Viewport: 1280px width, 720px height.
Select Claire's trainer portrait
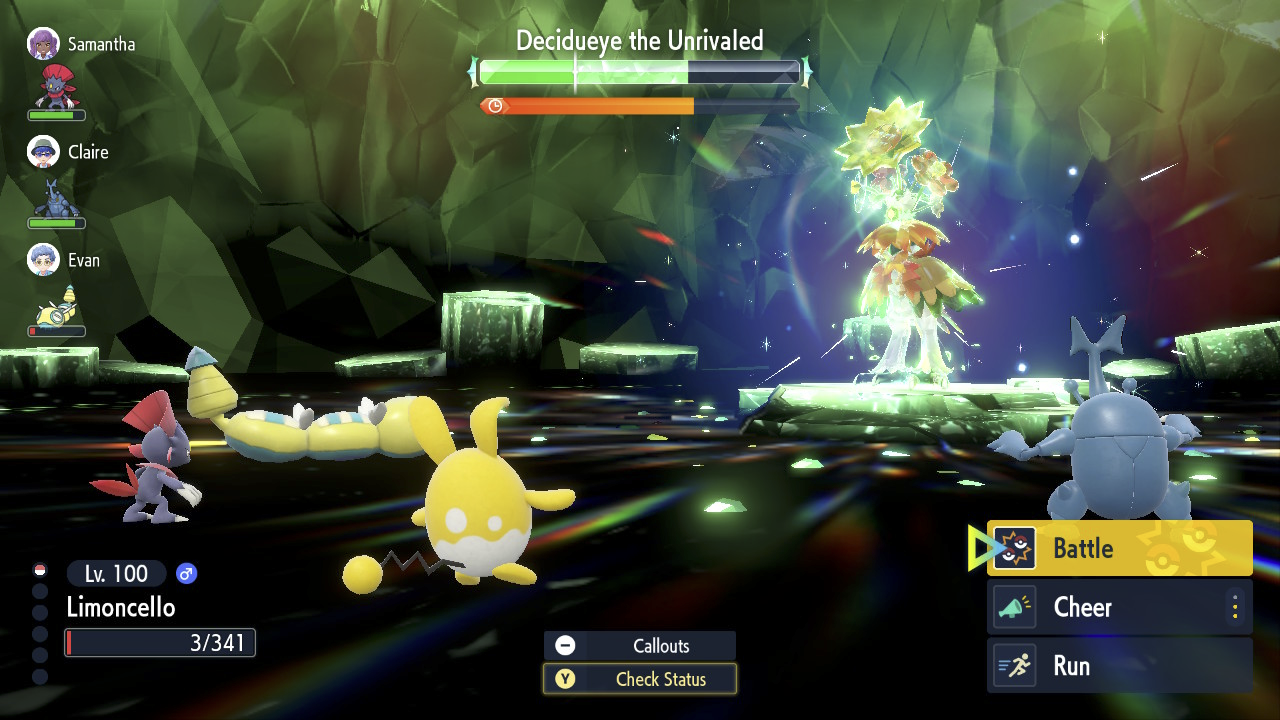pos(43,152)
